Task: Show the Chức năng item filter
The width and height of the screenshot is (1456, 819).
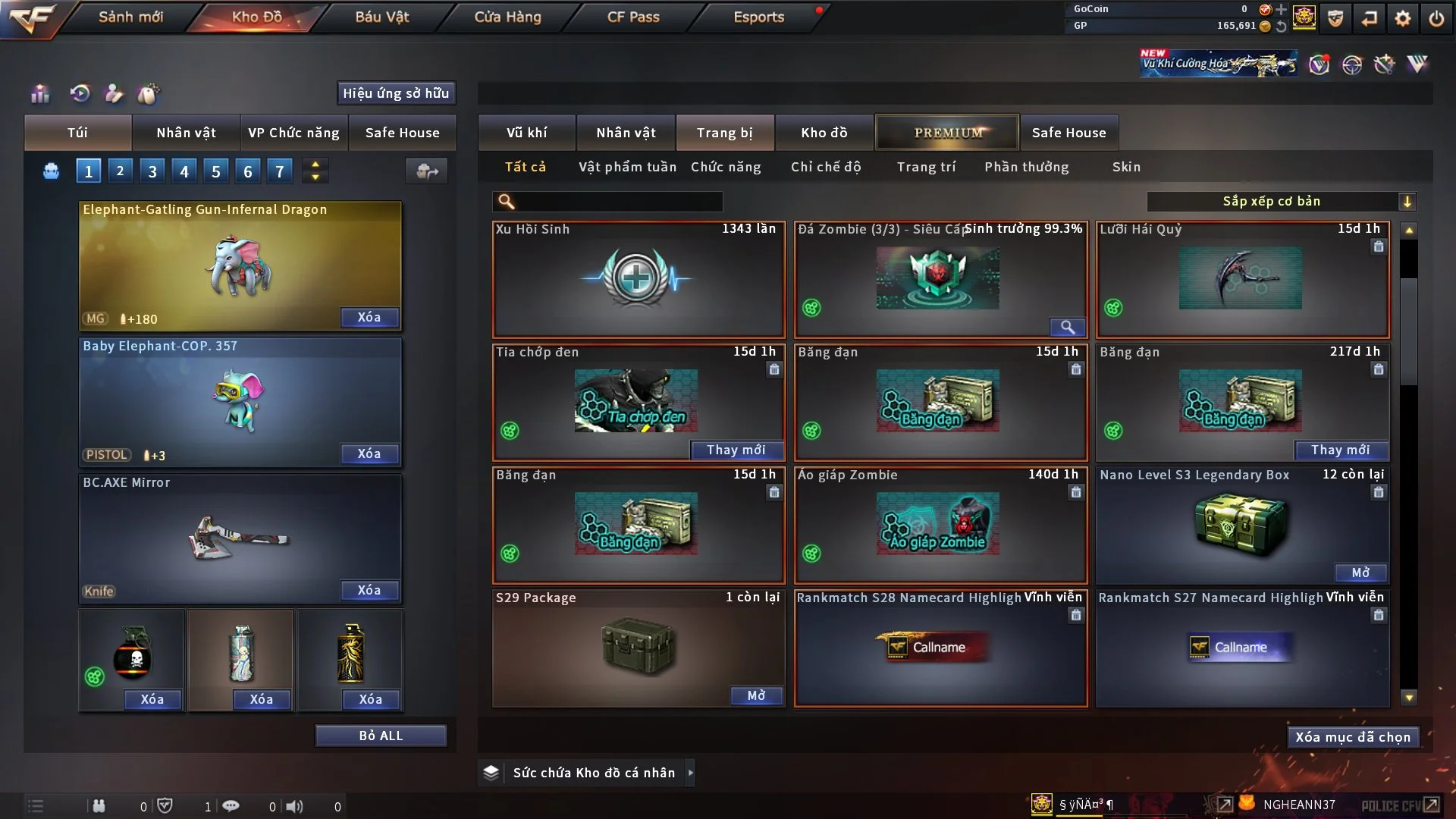Action: click(x=725, y=167)
